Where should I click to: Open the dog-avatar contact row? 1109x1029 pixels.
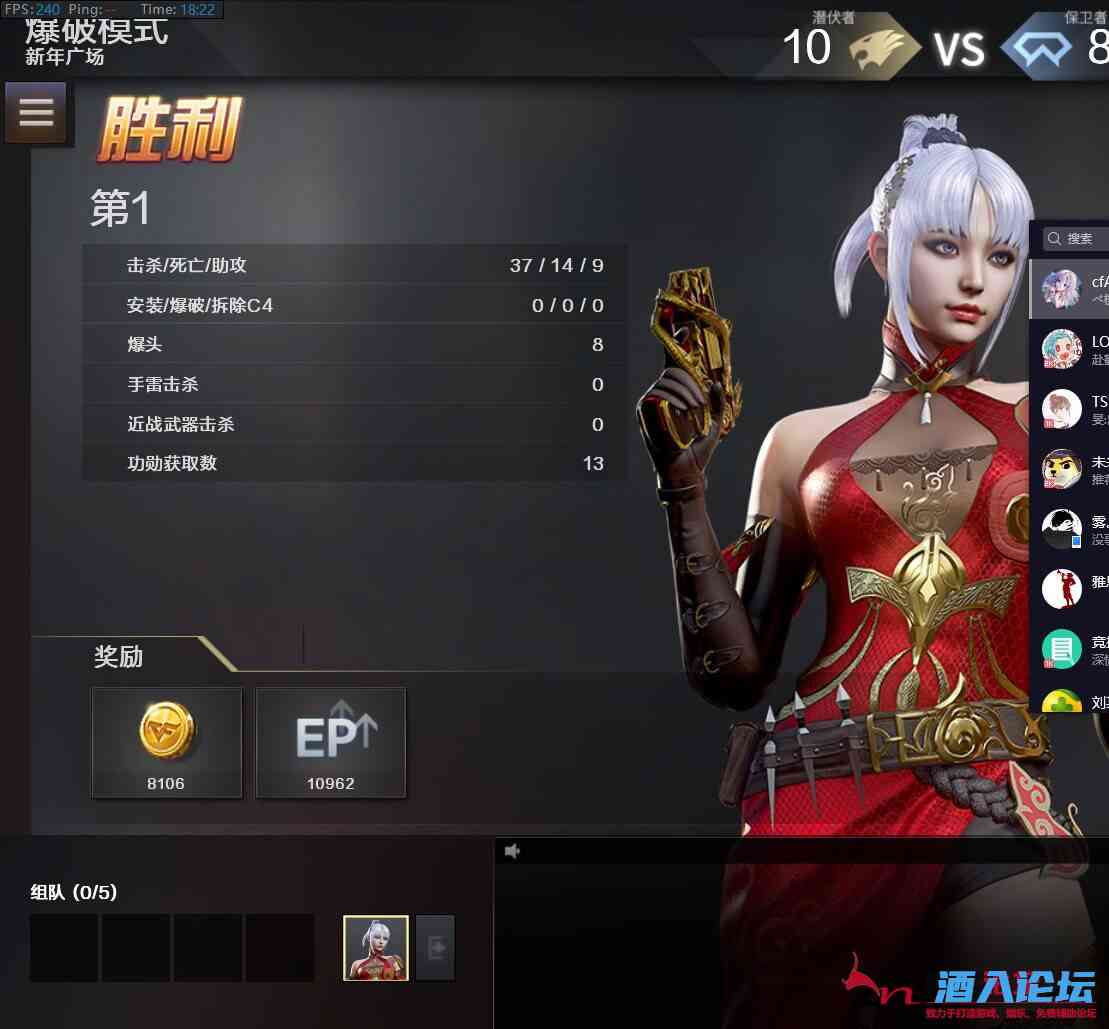(1071, 469)
